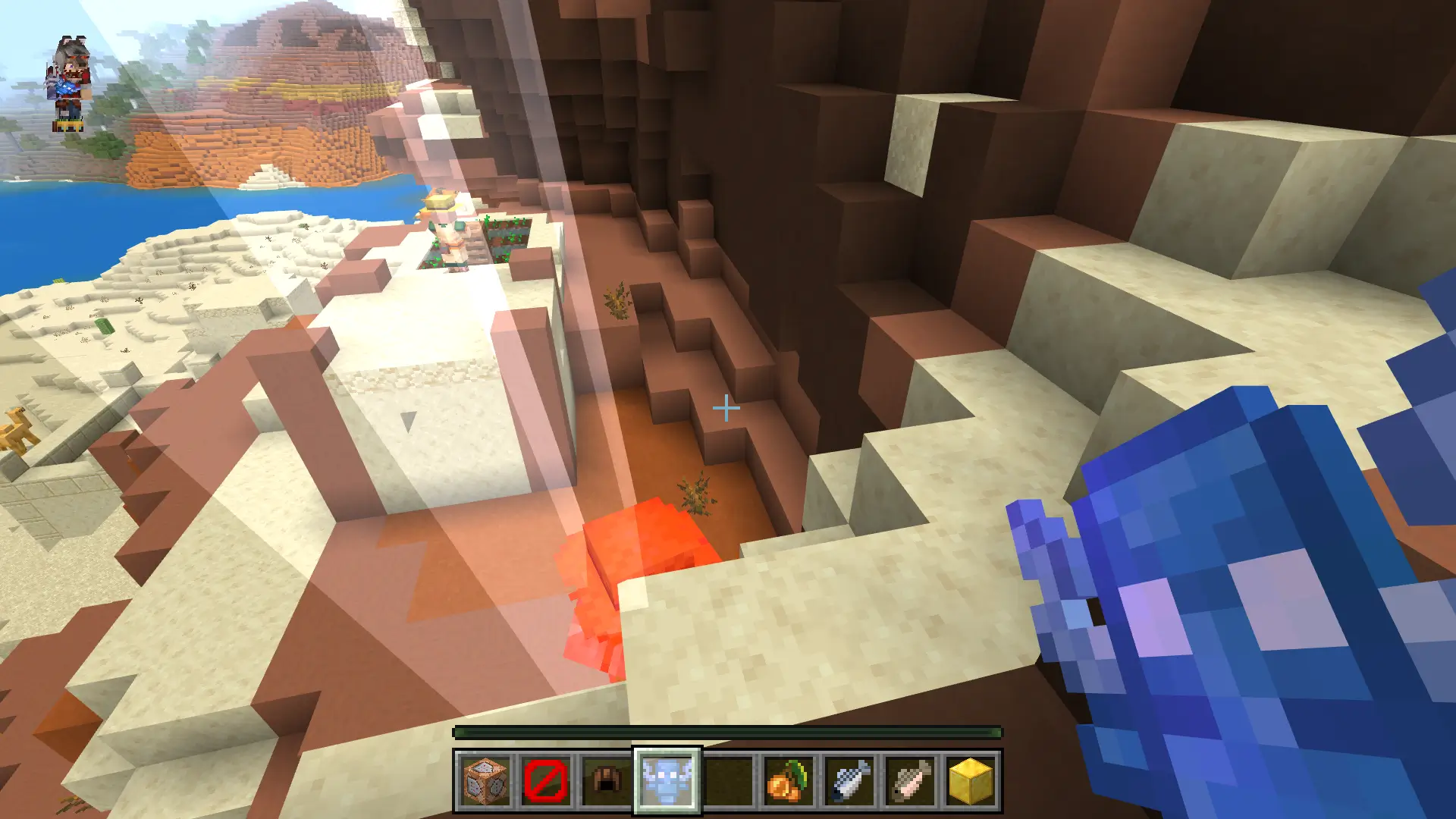Screen dimensions: 1456x819
Task: Choose the brown leather cap slot
Action: click(x=607, y=780)
